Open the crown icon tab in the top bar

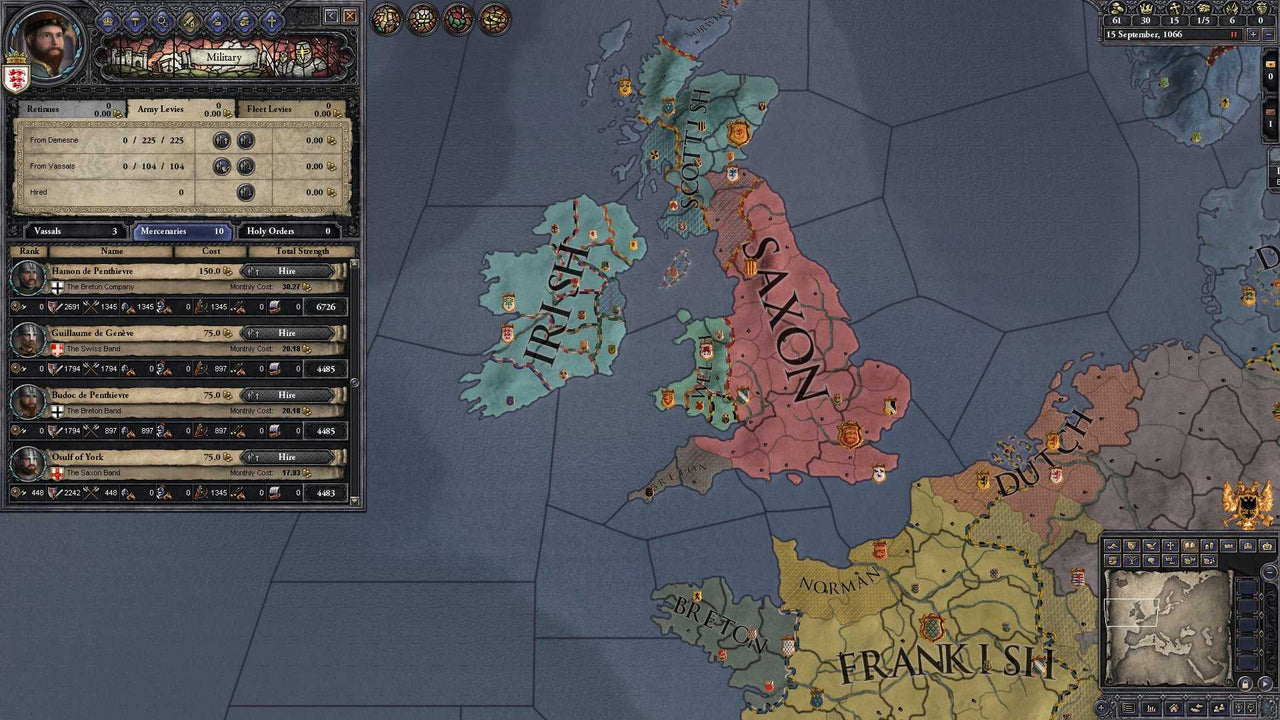point(109,20)
